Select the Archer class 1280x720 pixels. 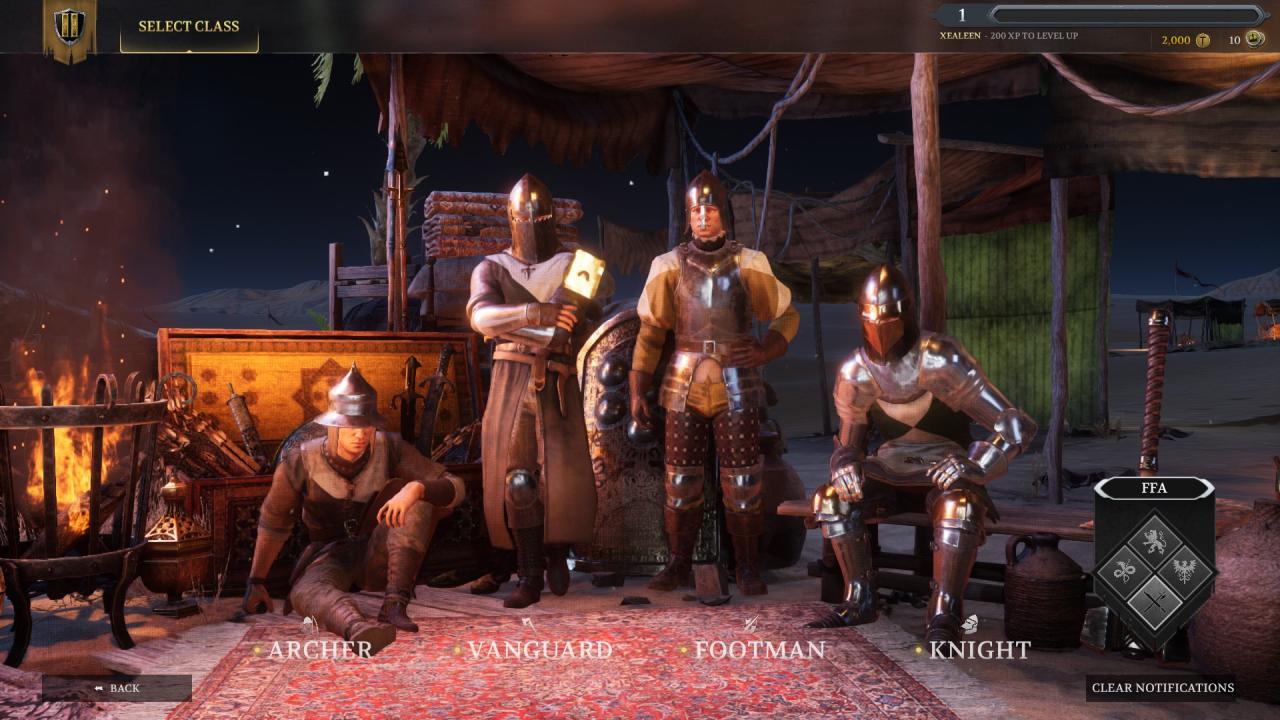coord(319,650)
